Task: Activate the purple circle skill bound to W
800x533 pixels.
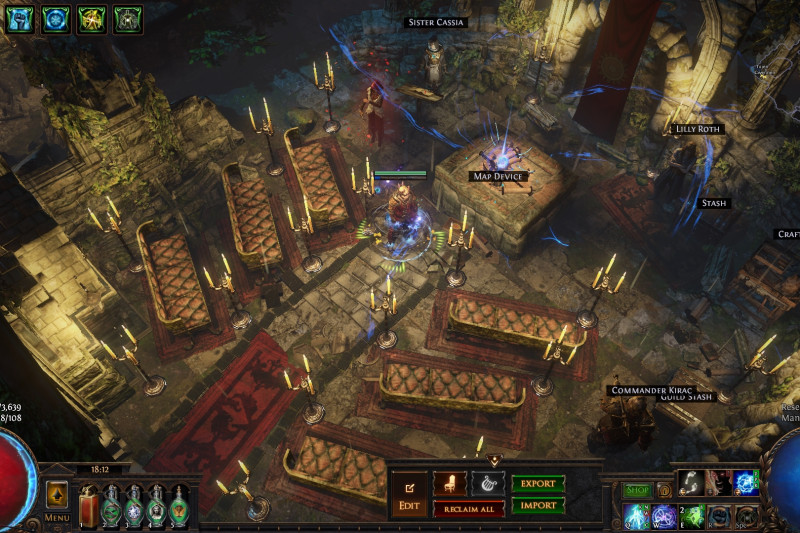Action: click(664, 516)
